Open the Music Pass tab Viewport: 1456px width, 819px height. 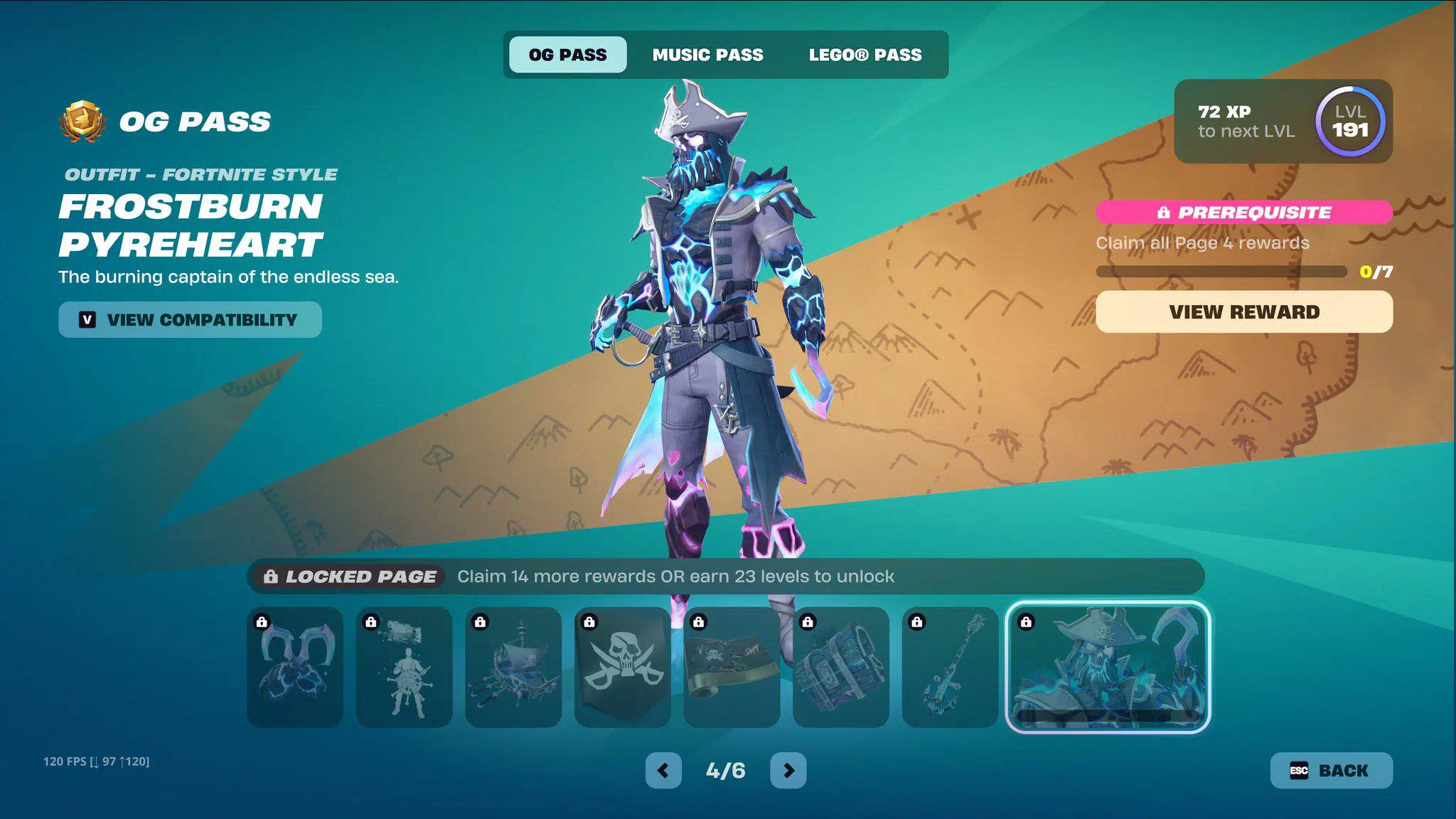click(x=707, y=55)
